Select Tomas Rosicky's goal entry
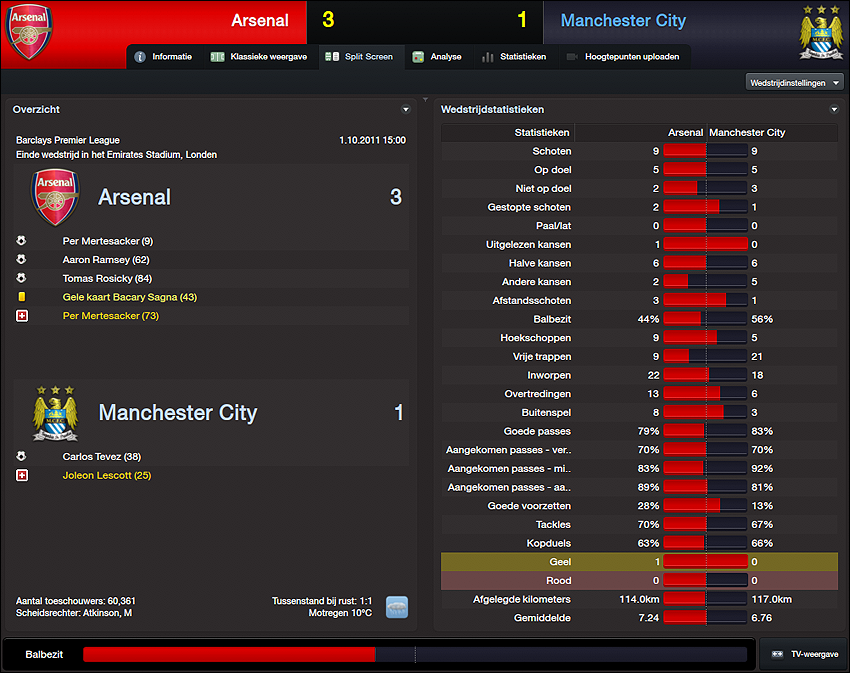 pyautogui.click(x=107, y=278)
